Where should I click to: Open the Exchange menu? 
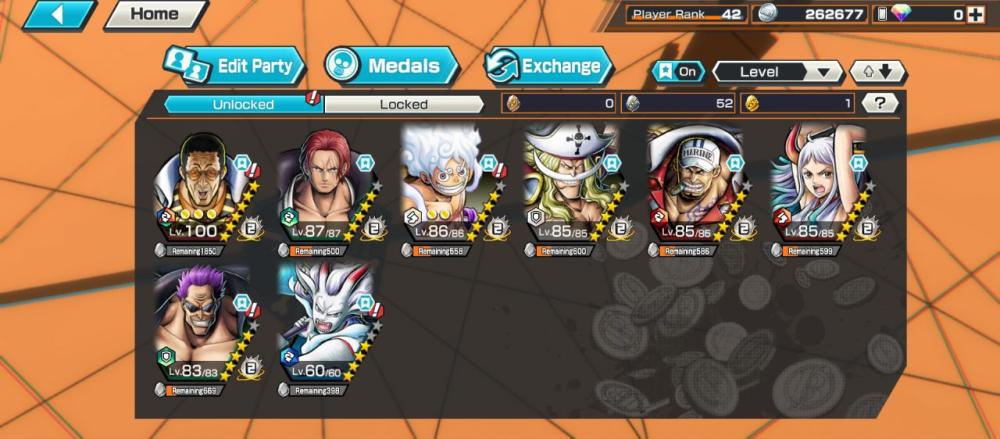[548, 67]
